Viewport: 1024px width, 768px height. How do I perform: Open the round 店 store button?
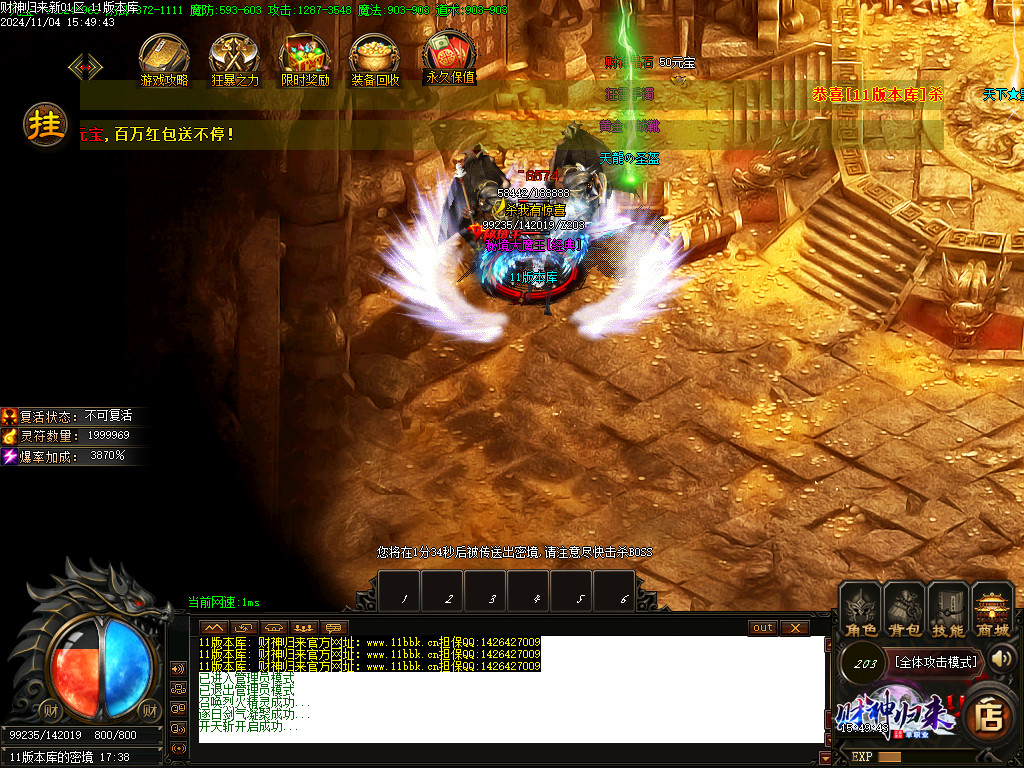[x=989, y=716]
